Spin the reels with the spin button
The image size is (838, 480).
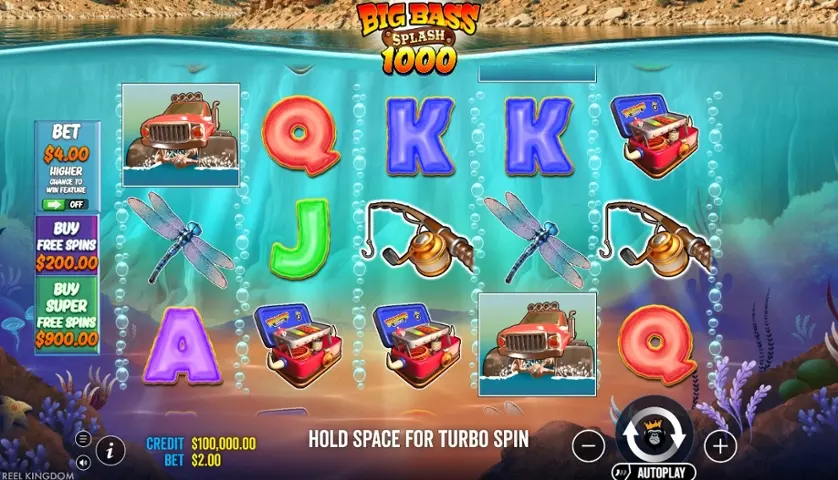coord(653,438)
